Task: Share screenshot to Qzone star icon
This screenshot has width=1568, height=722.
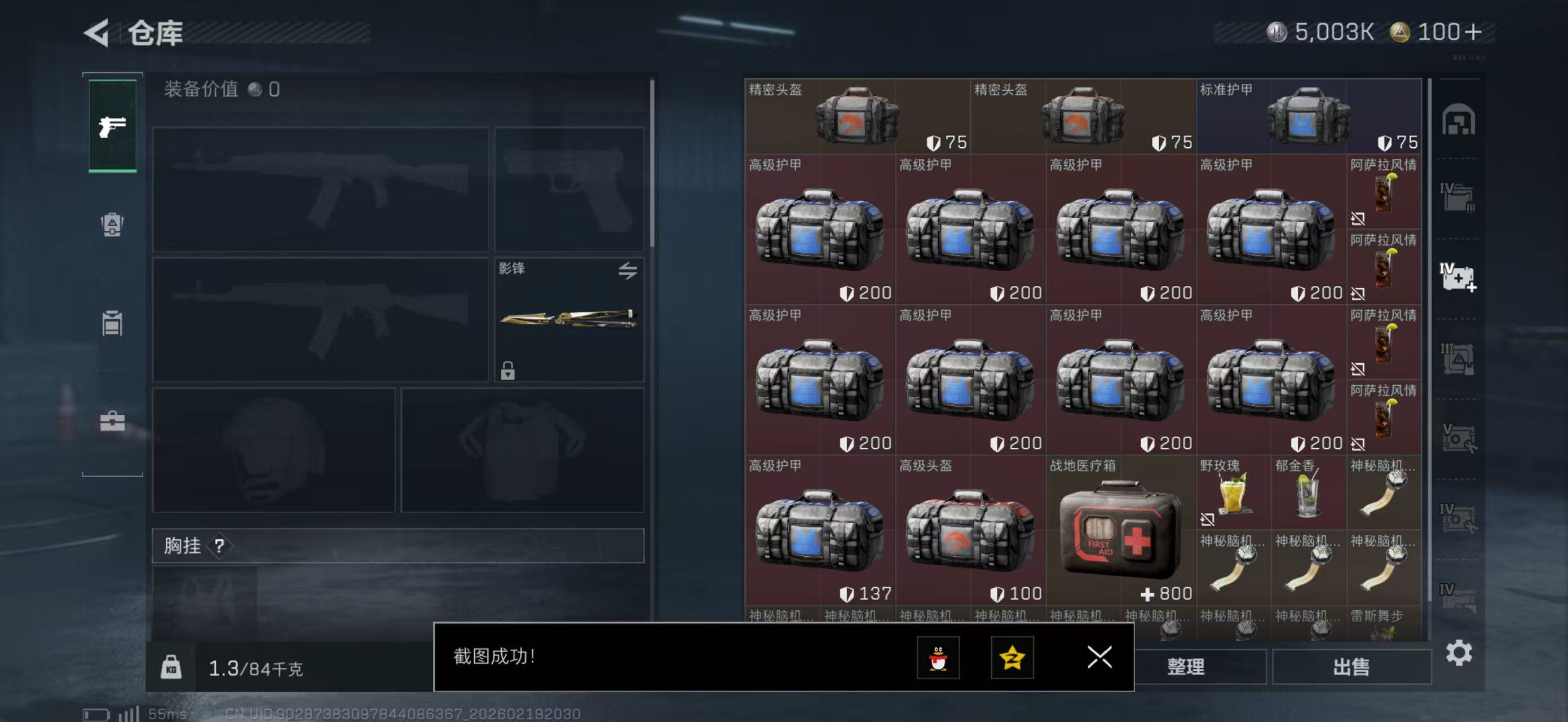Action: pos(1014,658)
